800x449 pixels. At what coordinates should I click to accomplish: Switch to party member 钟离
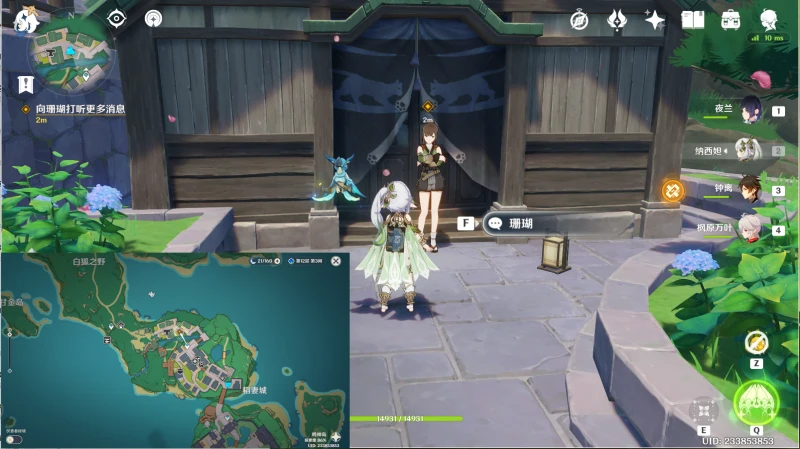click(752, 188)
